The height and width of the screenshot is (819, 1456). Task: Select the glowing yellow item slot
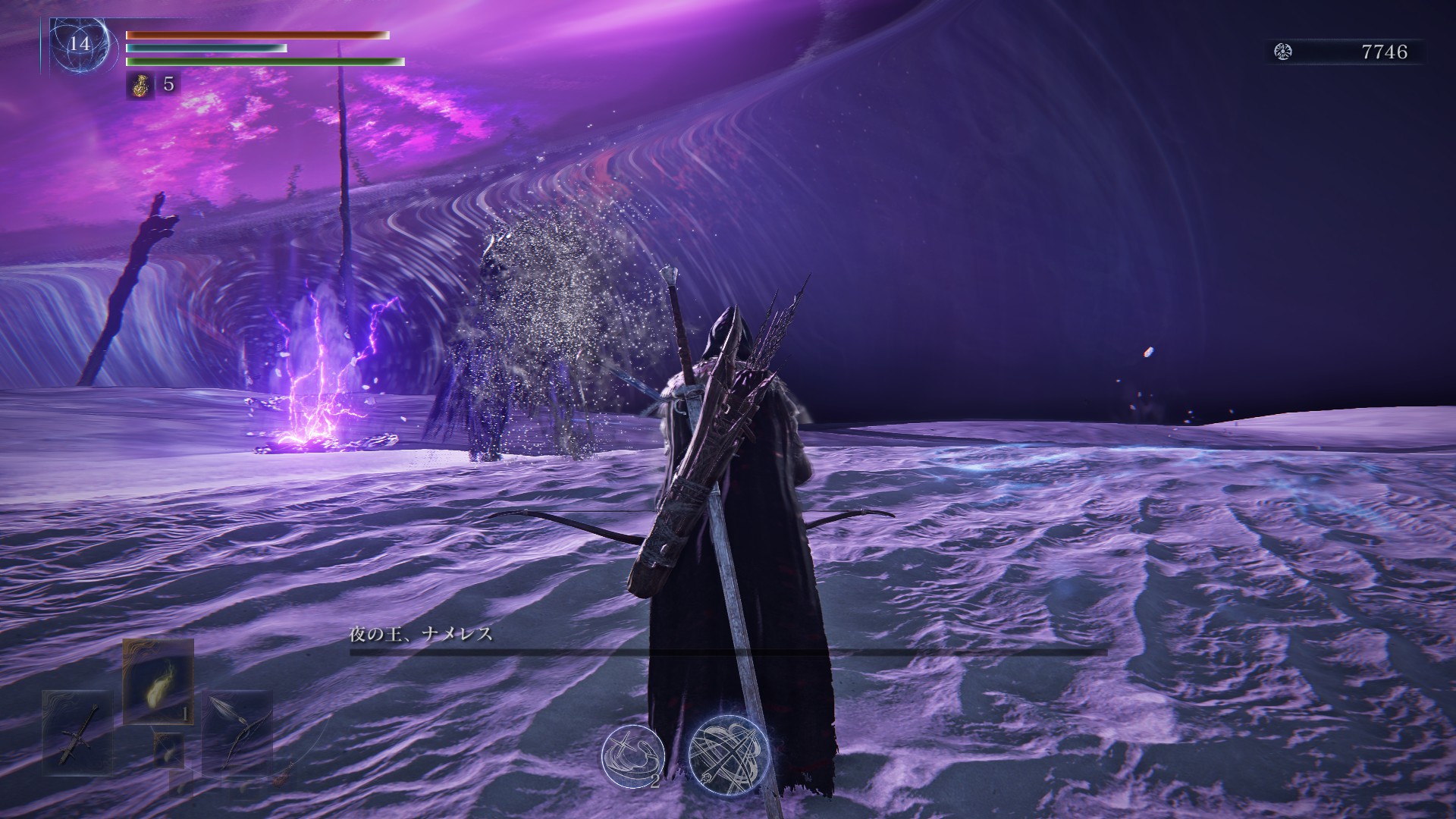pos(158,679)
